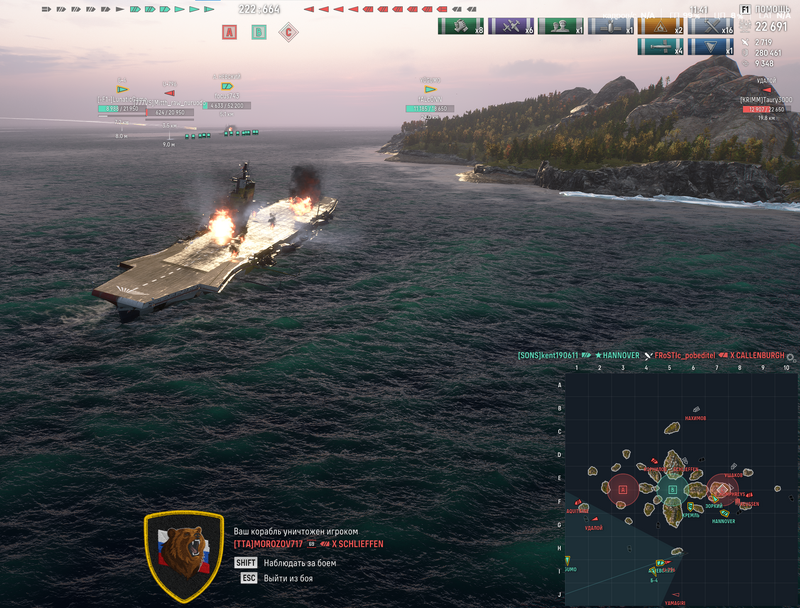Select the teal capture point B indicator at top
800x608 pixels.
(x=259, y=32)
